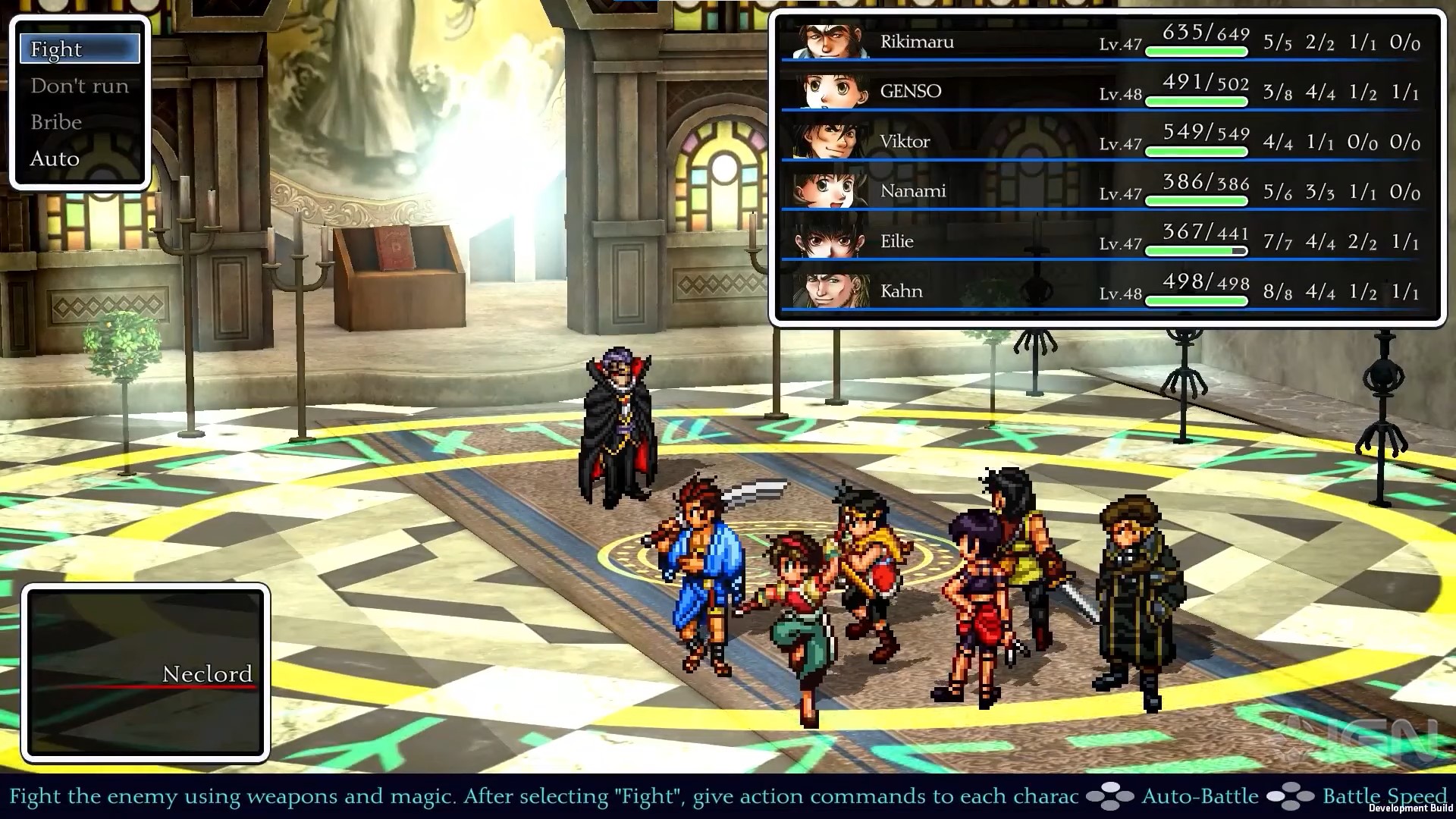Click Kahn's HP value of 498/498
Viewport: 1456px width, 819px height.
[1205, 282]
